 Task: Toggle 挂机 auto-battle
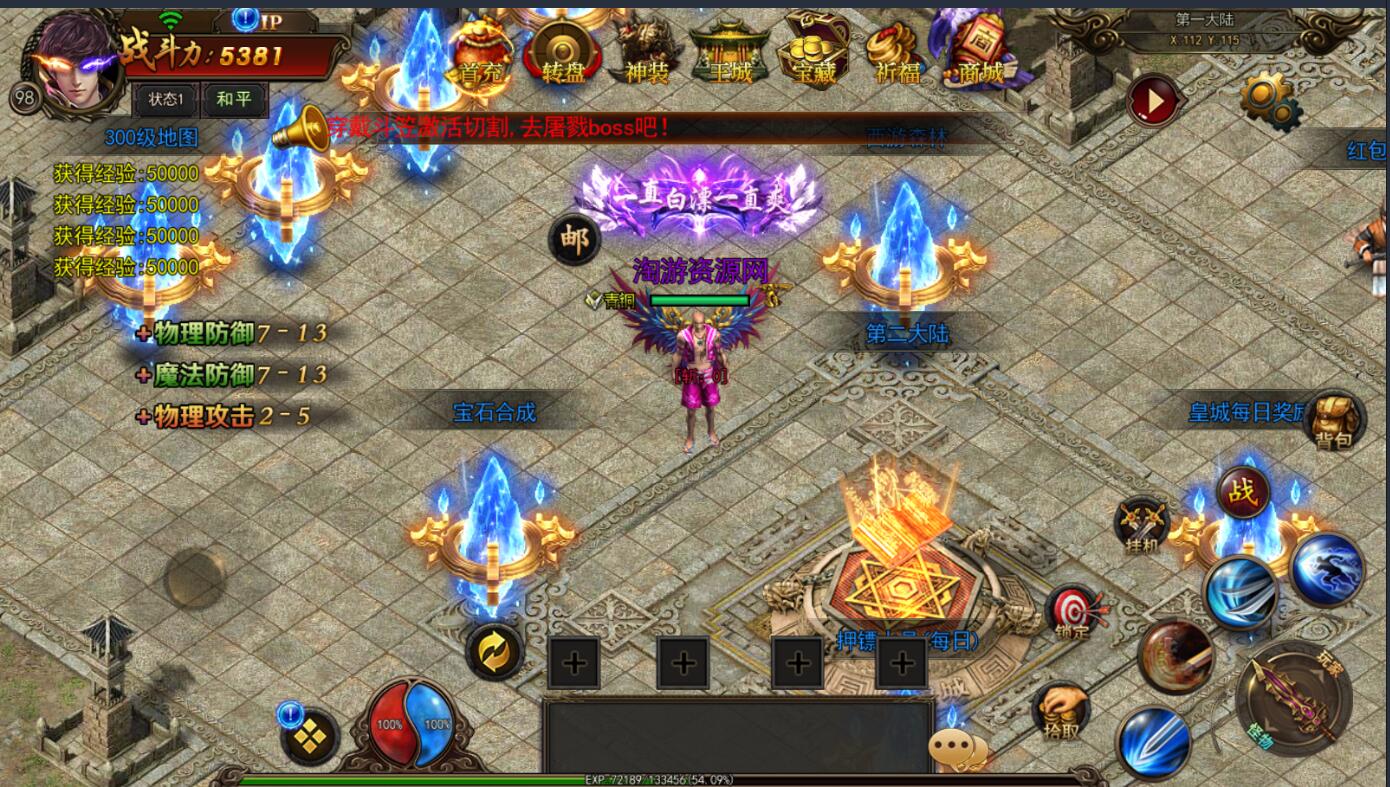pyautogui.click(x=1143, y=525)
